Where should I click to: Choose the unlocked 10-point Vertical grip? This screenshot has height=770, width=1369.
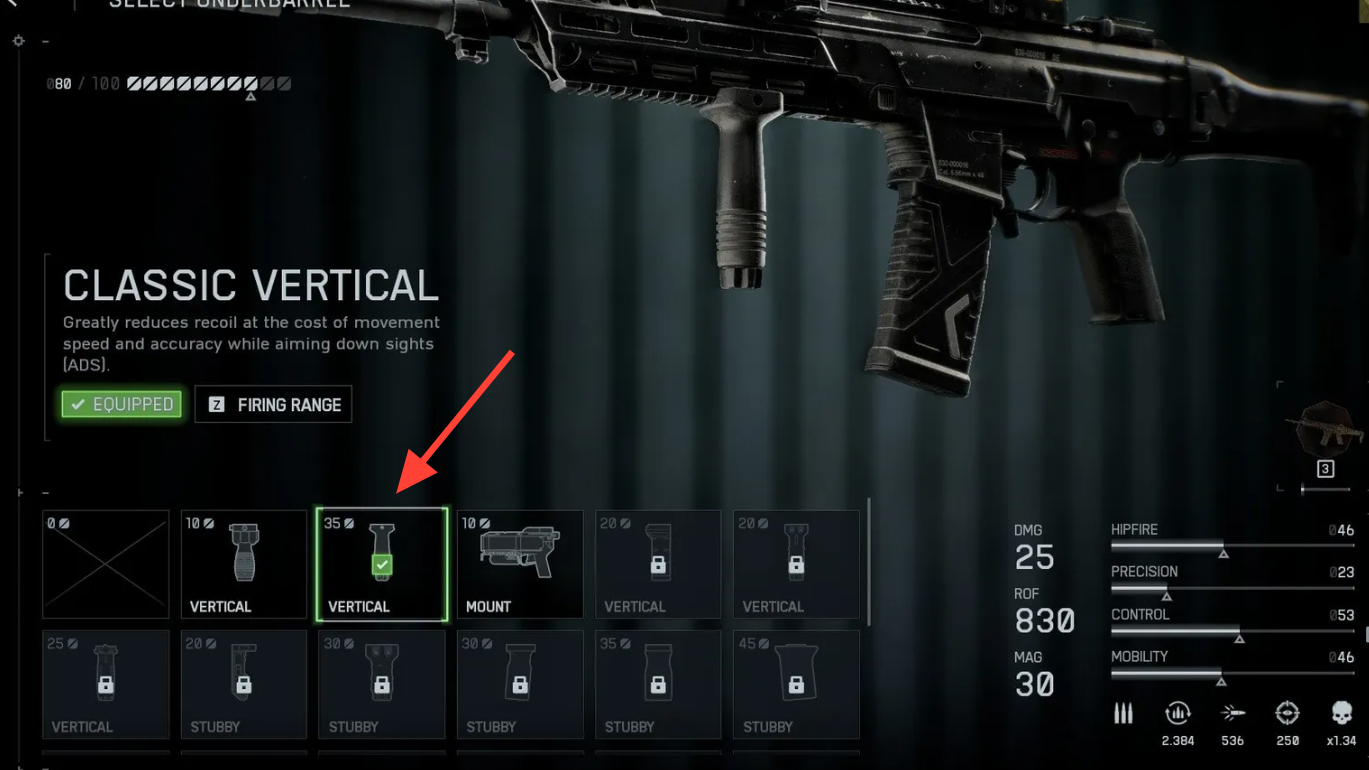(x=244, y=565)
